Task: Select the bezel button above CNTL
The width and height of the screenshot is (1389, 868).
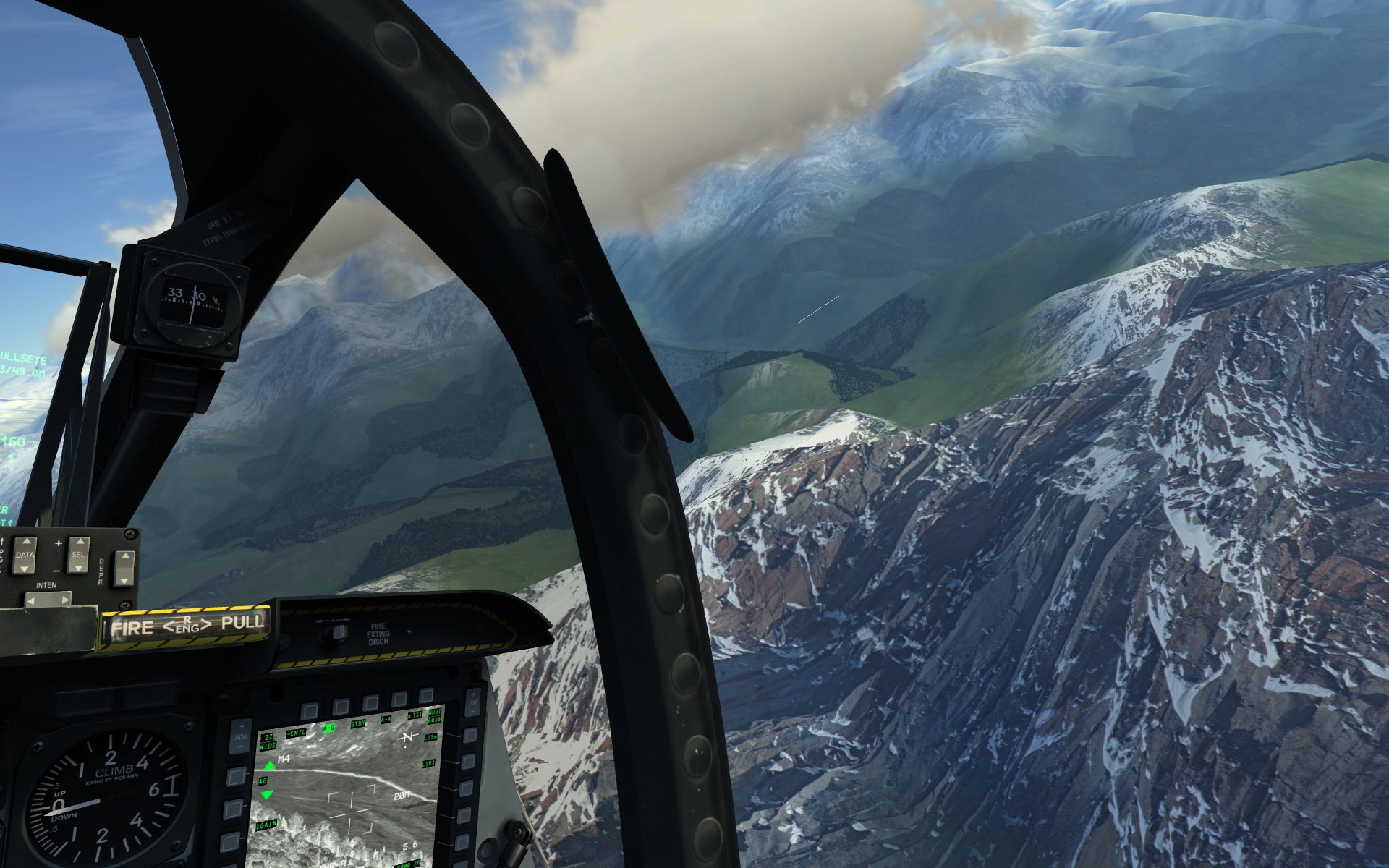Action: 310,710
